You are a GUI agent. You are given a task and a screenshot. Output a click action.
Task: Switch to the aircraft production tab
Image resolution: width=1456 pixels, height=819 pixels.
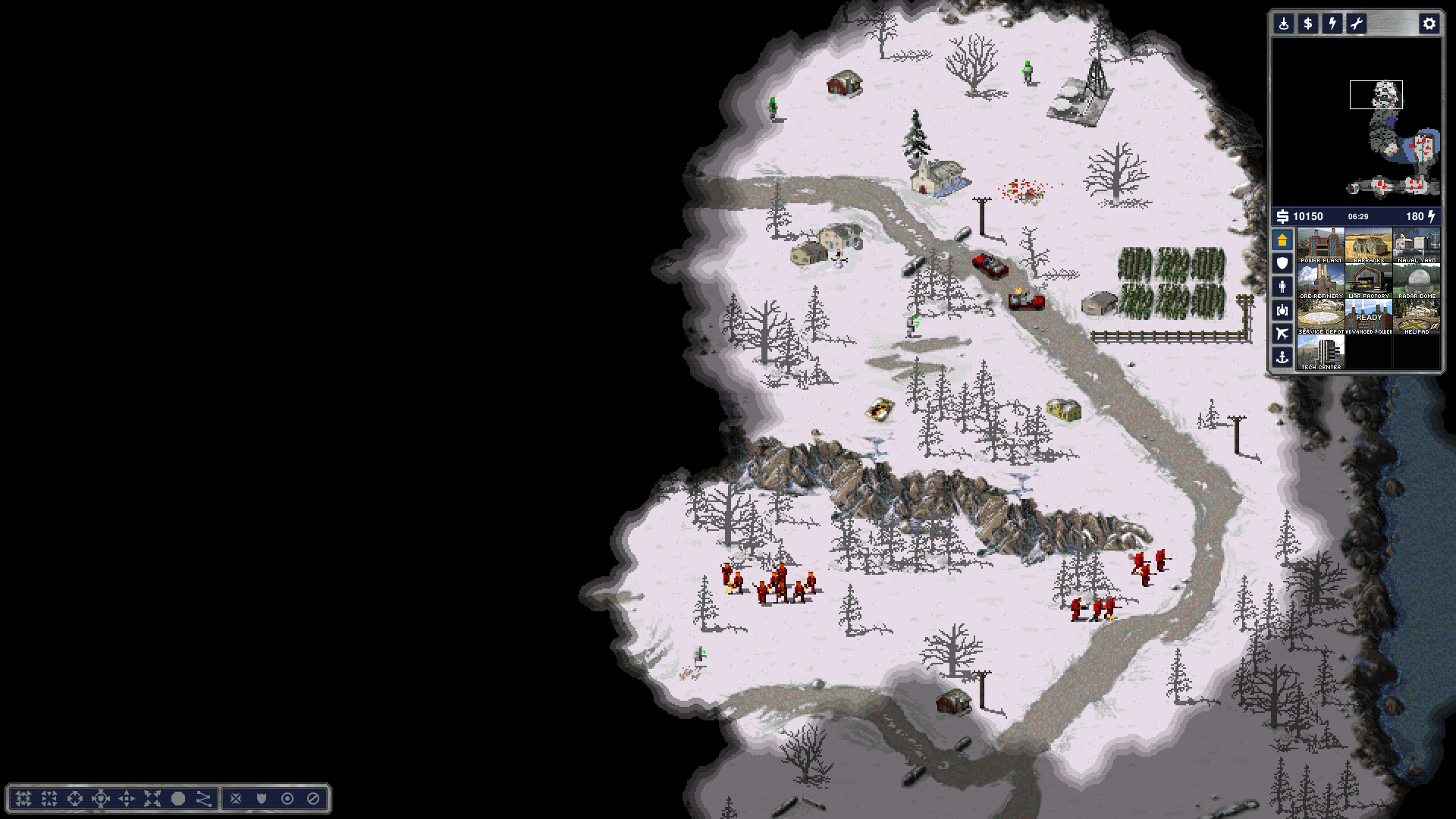[x=1282, y=334]
